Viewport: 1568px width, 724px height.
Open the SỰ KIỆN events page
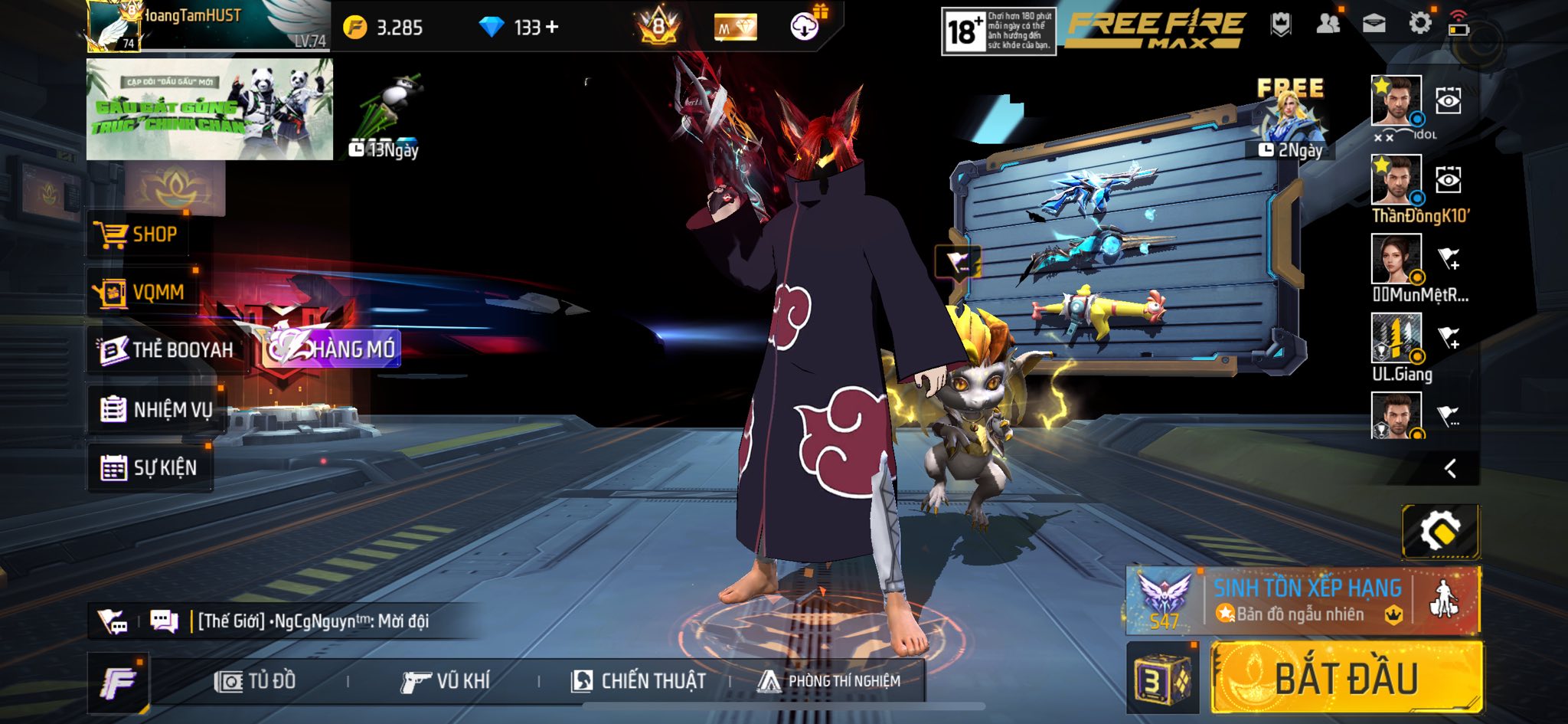[150, 467]
